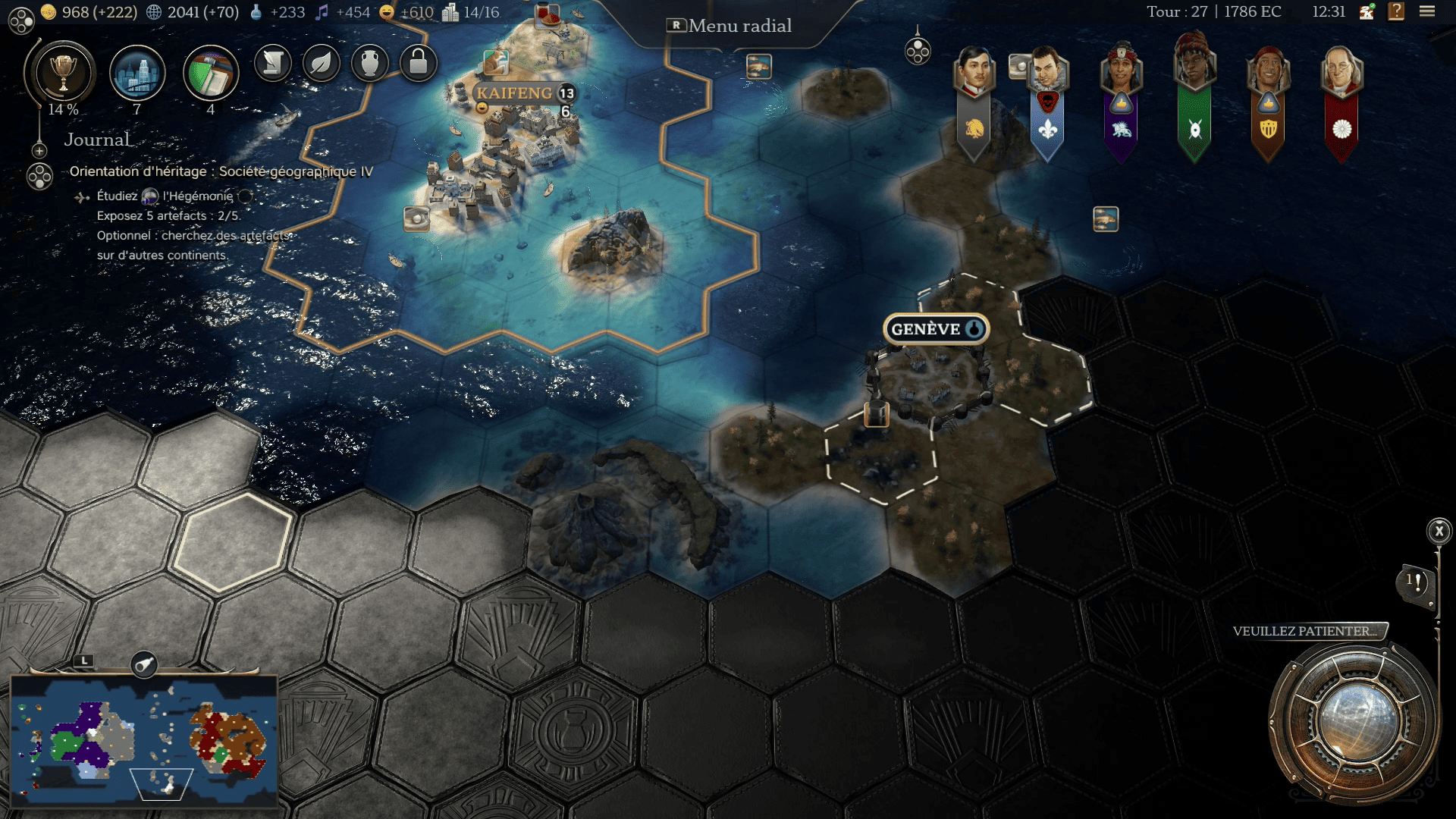Open the exclamation notification badge
The image size is (1456, 819).
coord(1416,583)
